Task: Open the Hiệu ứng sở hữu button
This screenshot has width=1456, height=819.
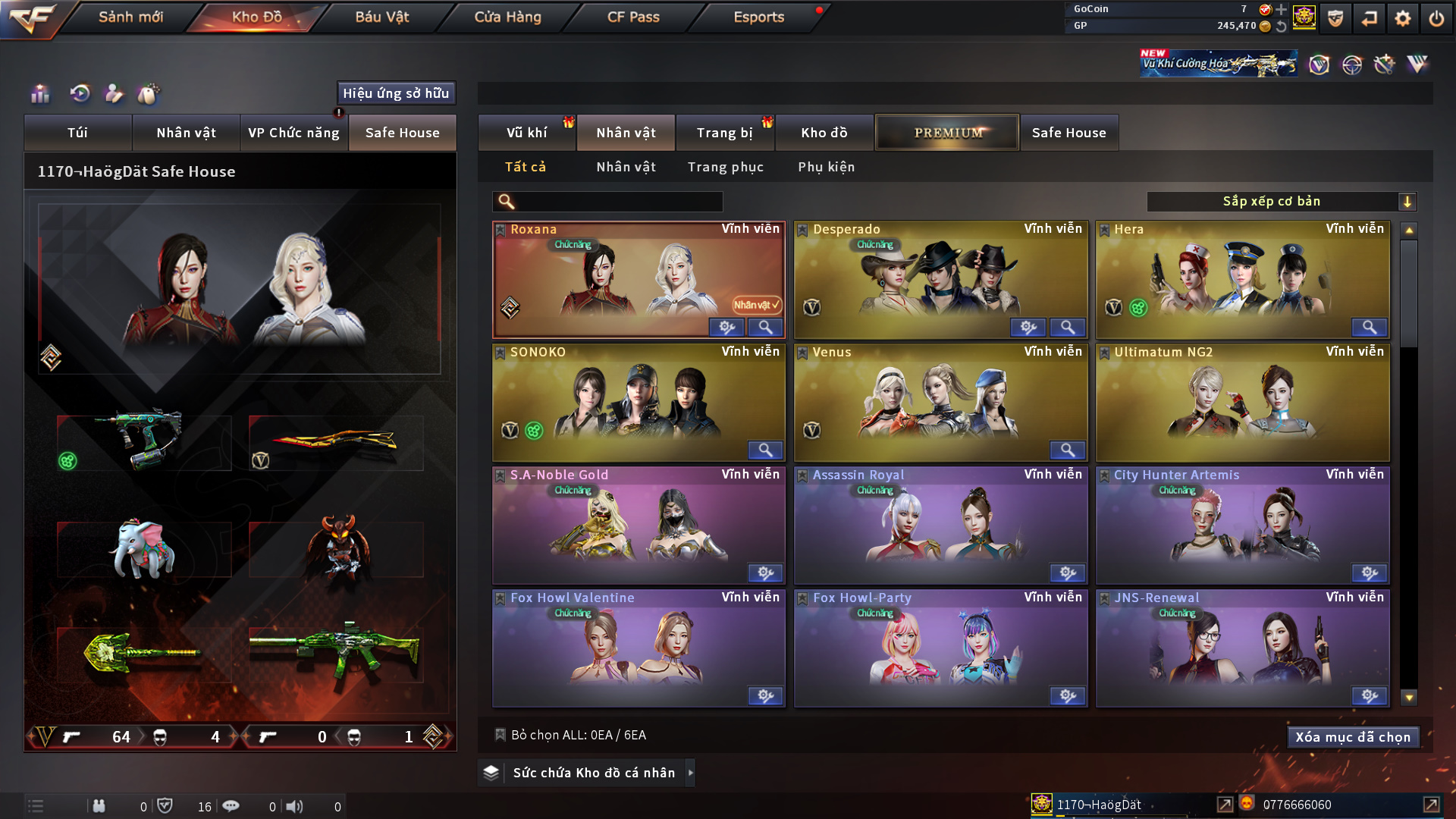Action: (x=396, y=93)
